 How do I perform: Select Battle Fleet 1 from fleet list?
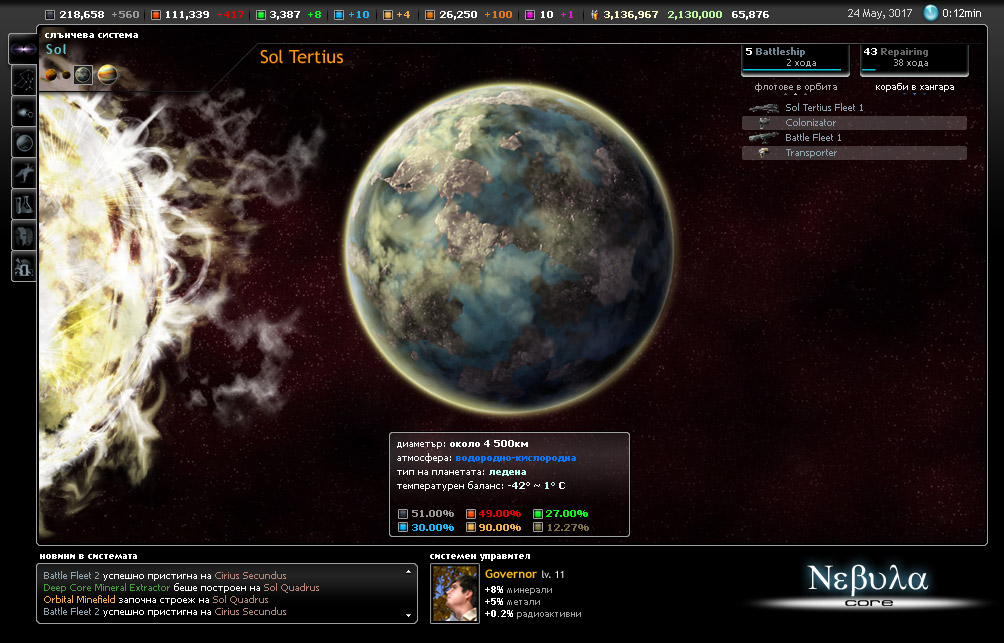point(813,138)
